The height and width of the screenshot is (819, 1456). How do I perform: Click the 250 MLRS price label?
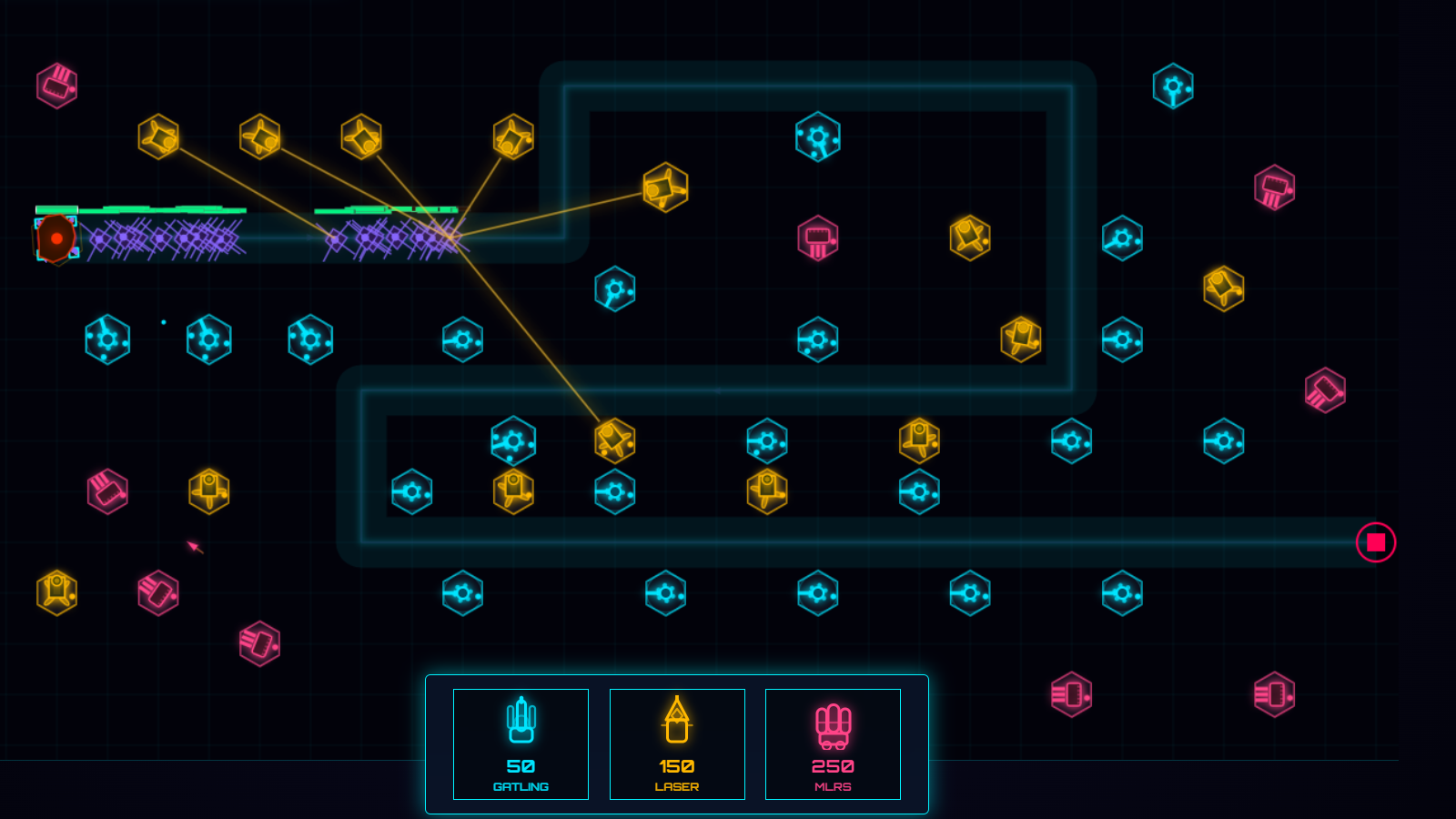pos(833,769)
